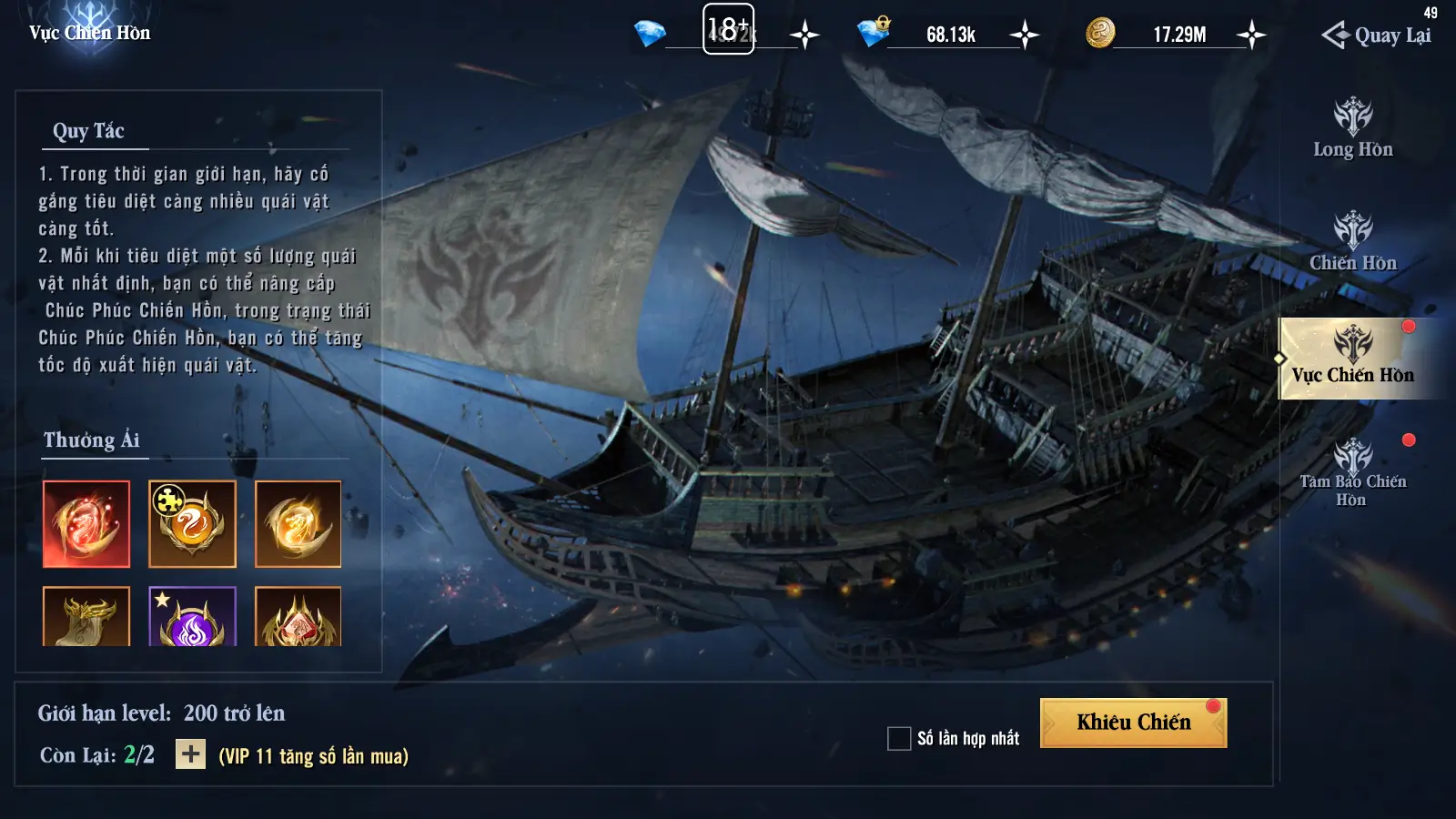Switch to the Long Hồn tab

tap(1352, 128)
